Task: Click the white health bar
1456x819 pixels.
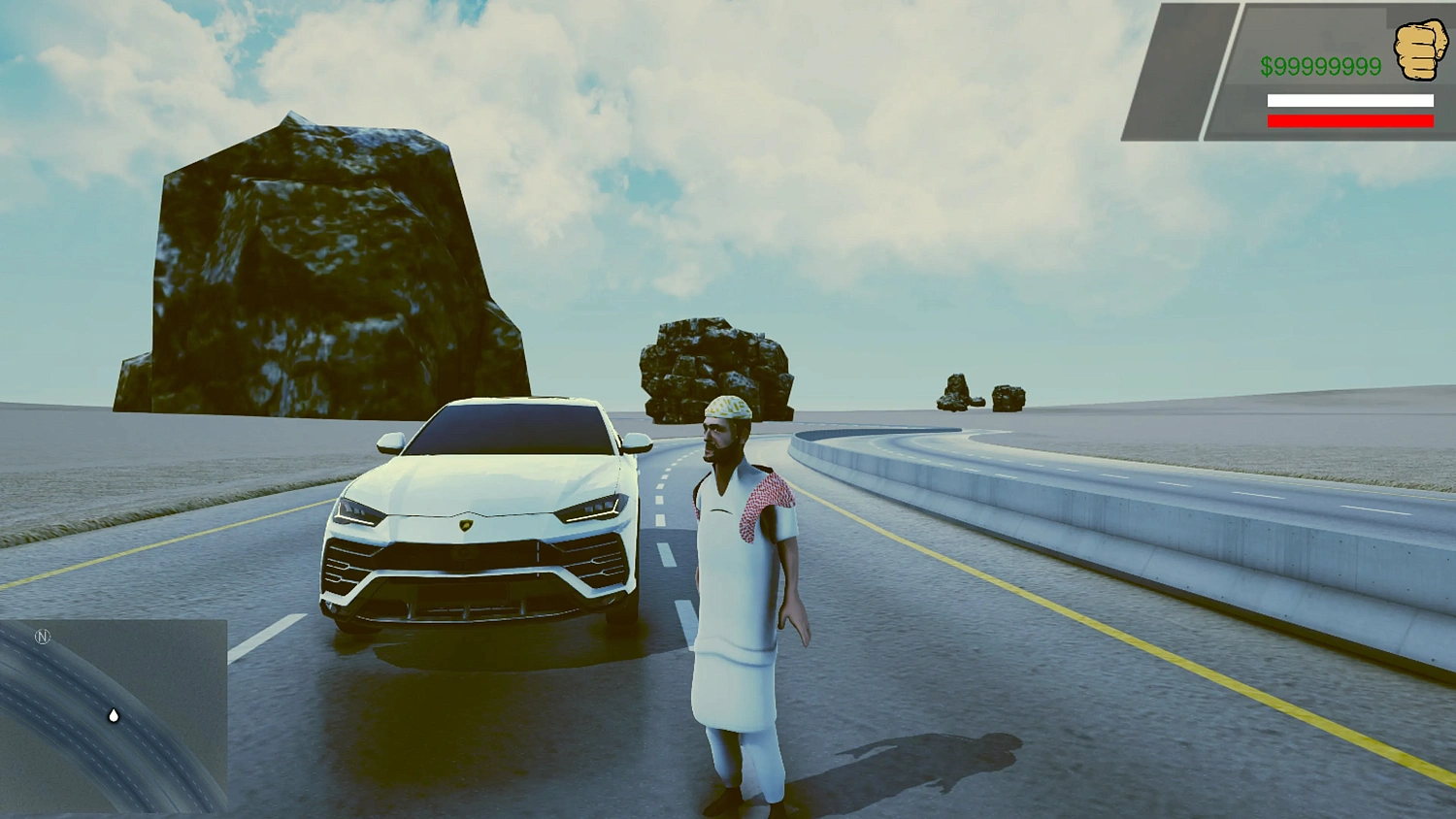Action: click(x=1349, y=100)
